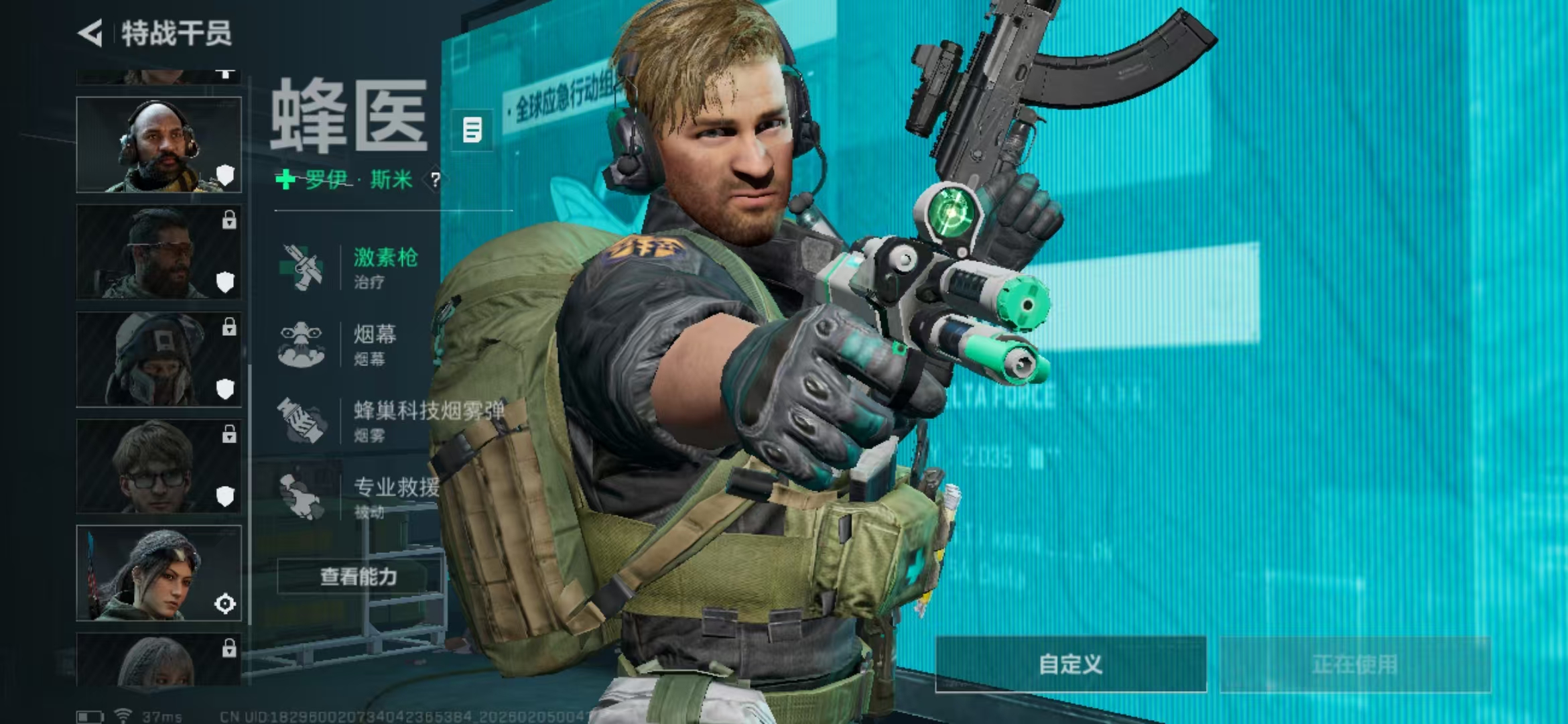Select the bald bearded operator with headset
Viewport: 1568px width, 724px height.
point(159,145)
